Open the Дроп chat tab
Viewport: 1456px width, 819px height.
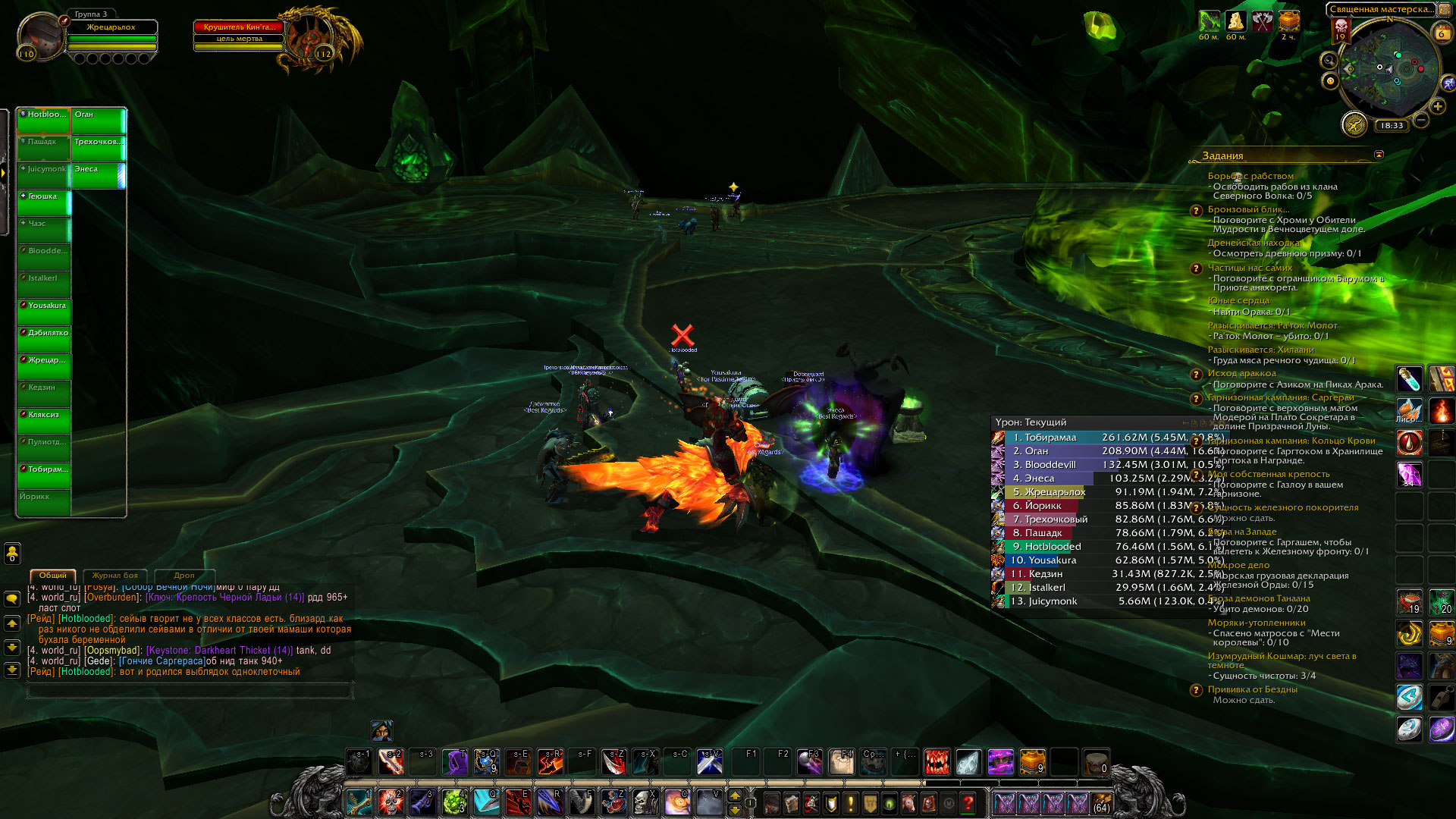[x=184, y=576]
